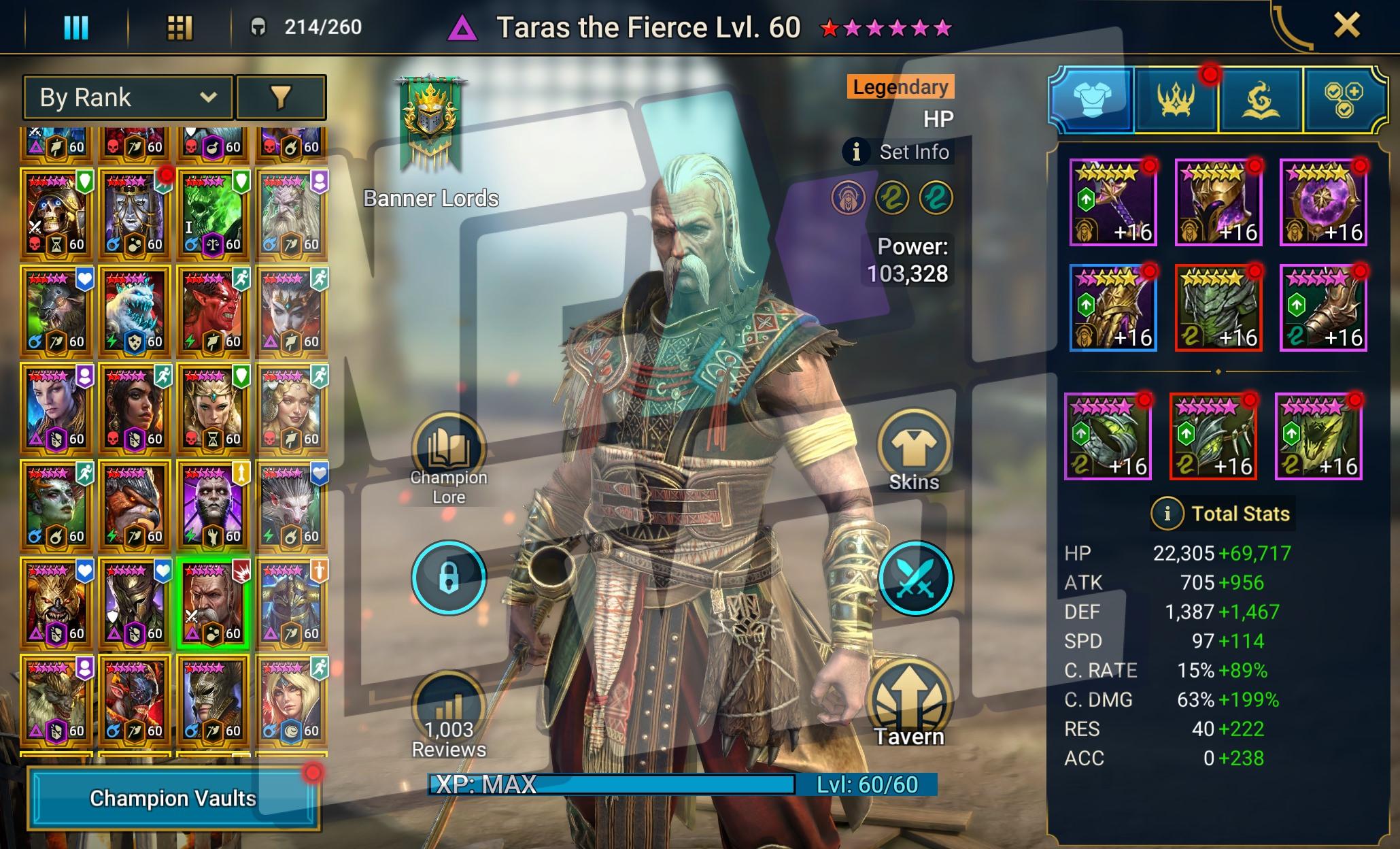This screenshot has width=1400, height=849.
Task: Switch to the crown masteries tab
Action: point(1176,101)
